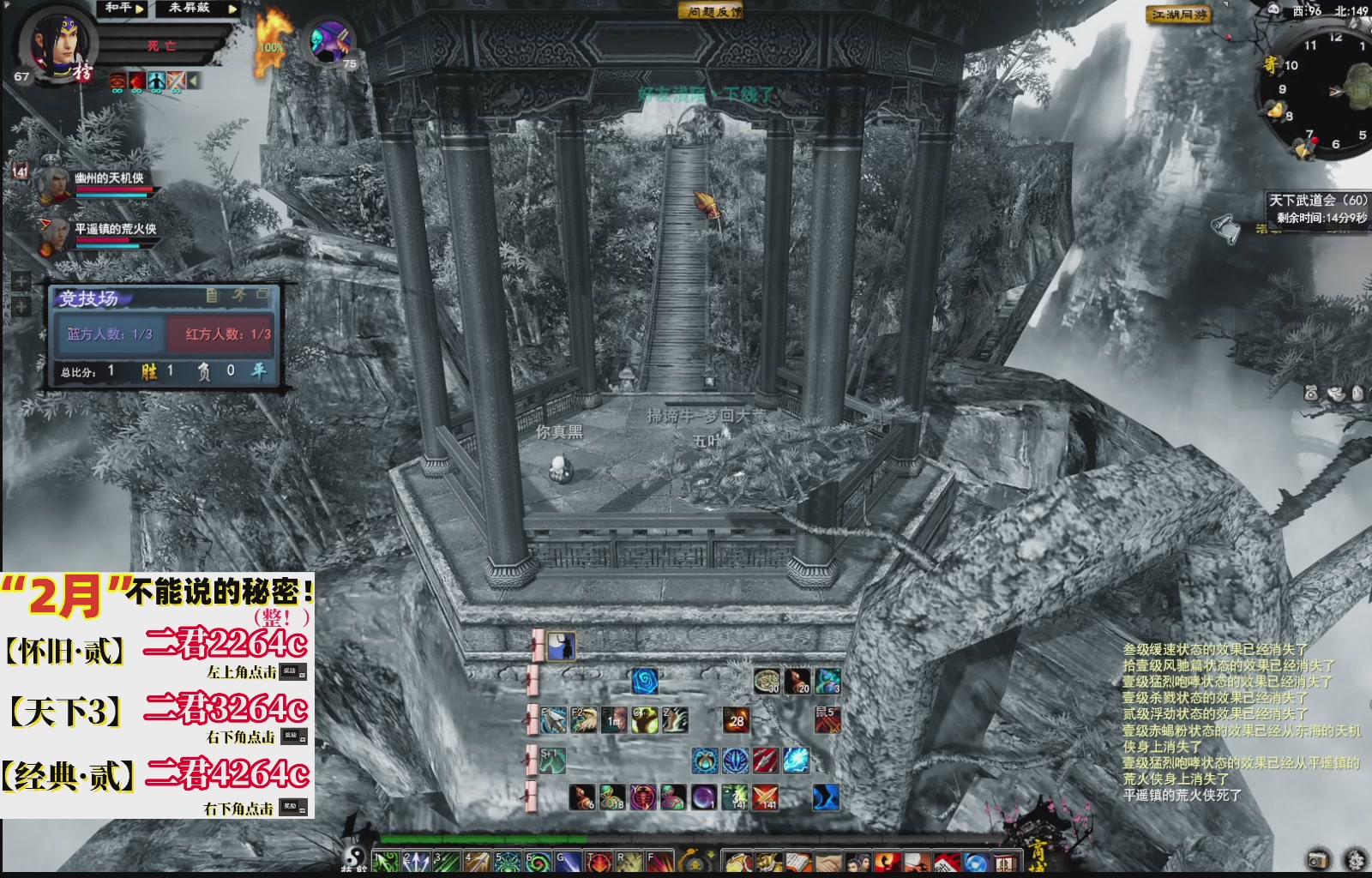Select the blue spiral skill icon on Q slot

point(644,682)
